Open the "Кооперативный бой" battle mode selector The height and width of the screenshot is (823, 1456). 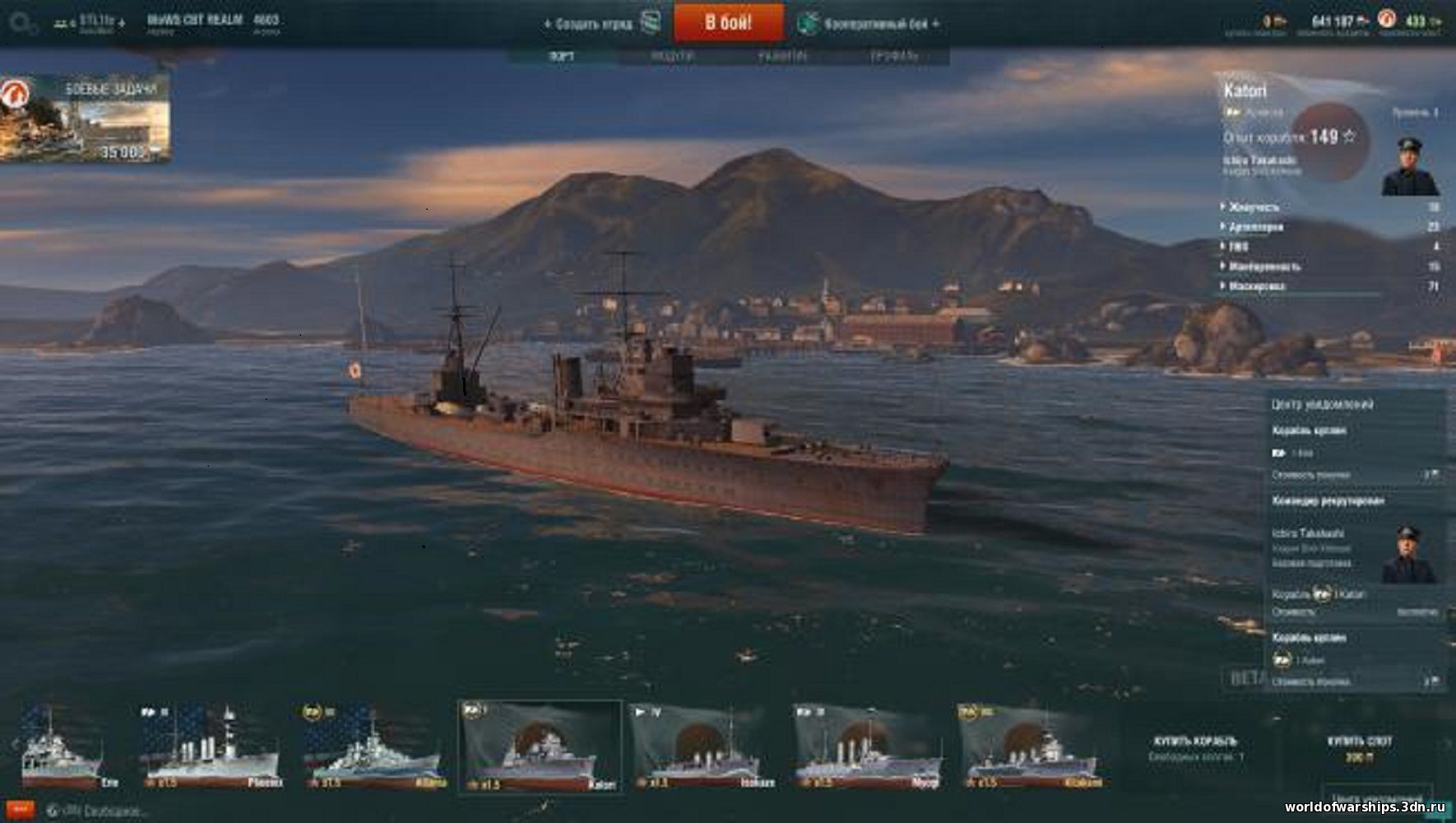pyautogui.click(x=874, y=23)
